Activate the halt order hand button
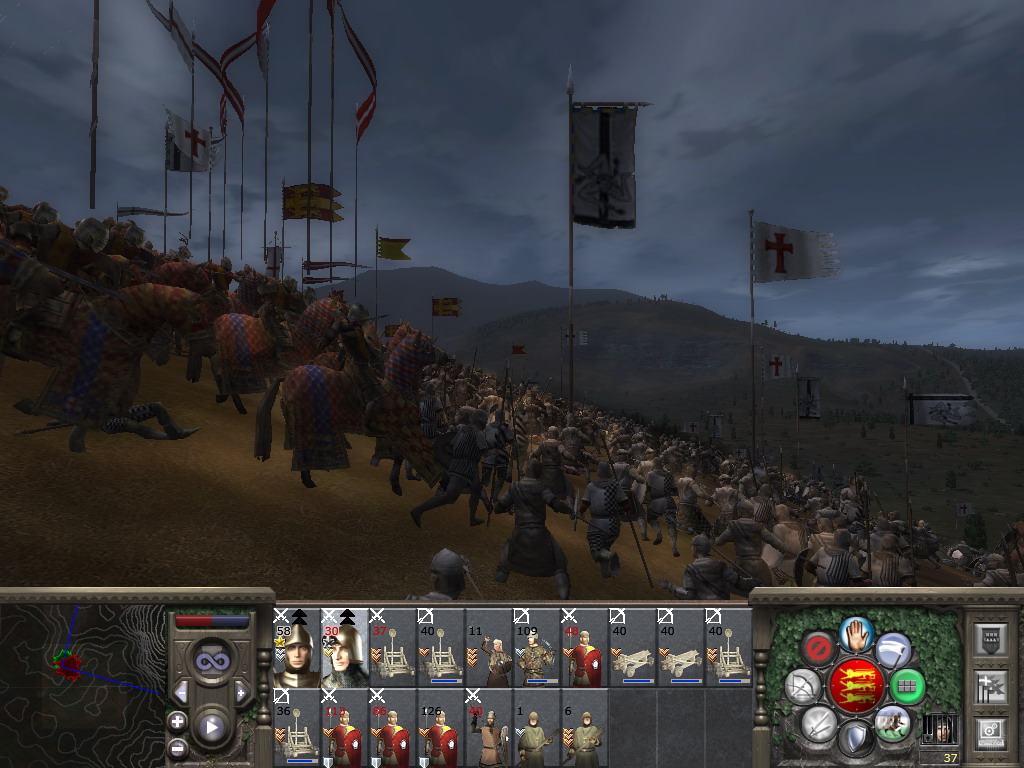The image size is (1024, 768). tap(856, 633)
